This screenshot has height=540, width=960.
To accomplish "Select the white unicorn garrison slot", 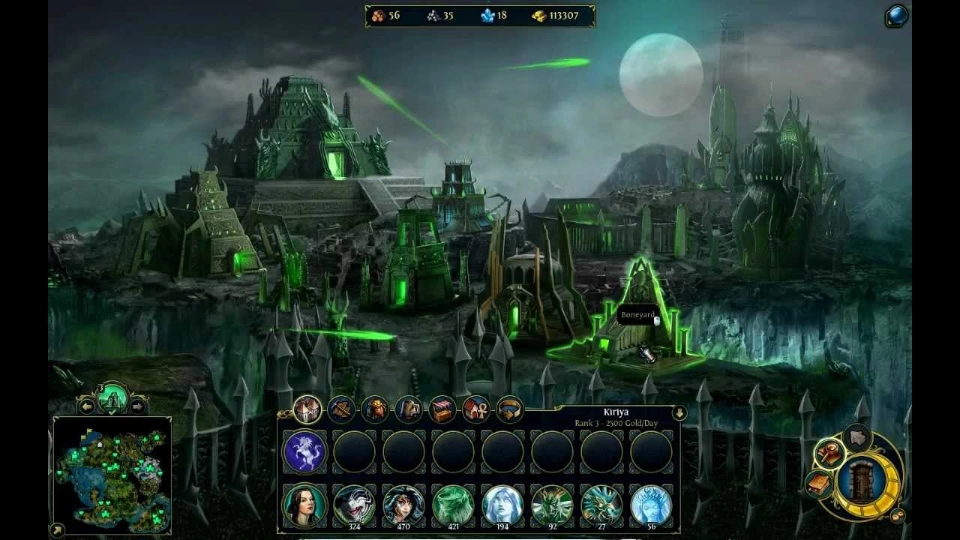I will [305, 452].
